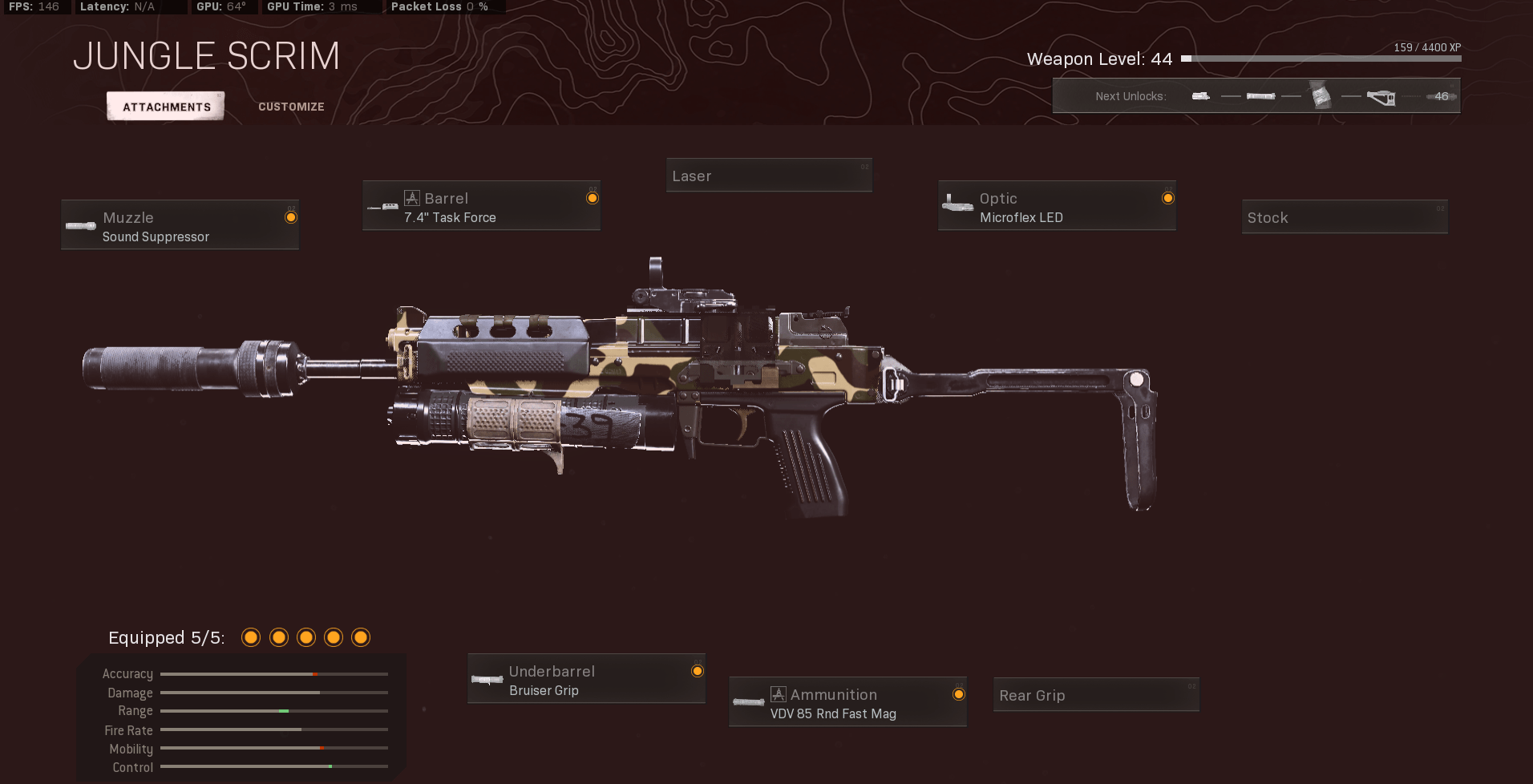Toggle the Optic slot equipped indicator
1533x784 pixels.
coord(1168,197)
